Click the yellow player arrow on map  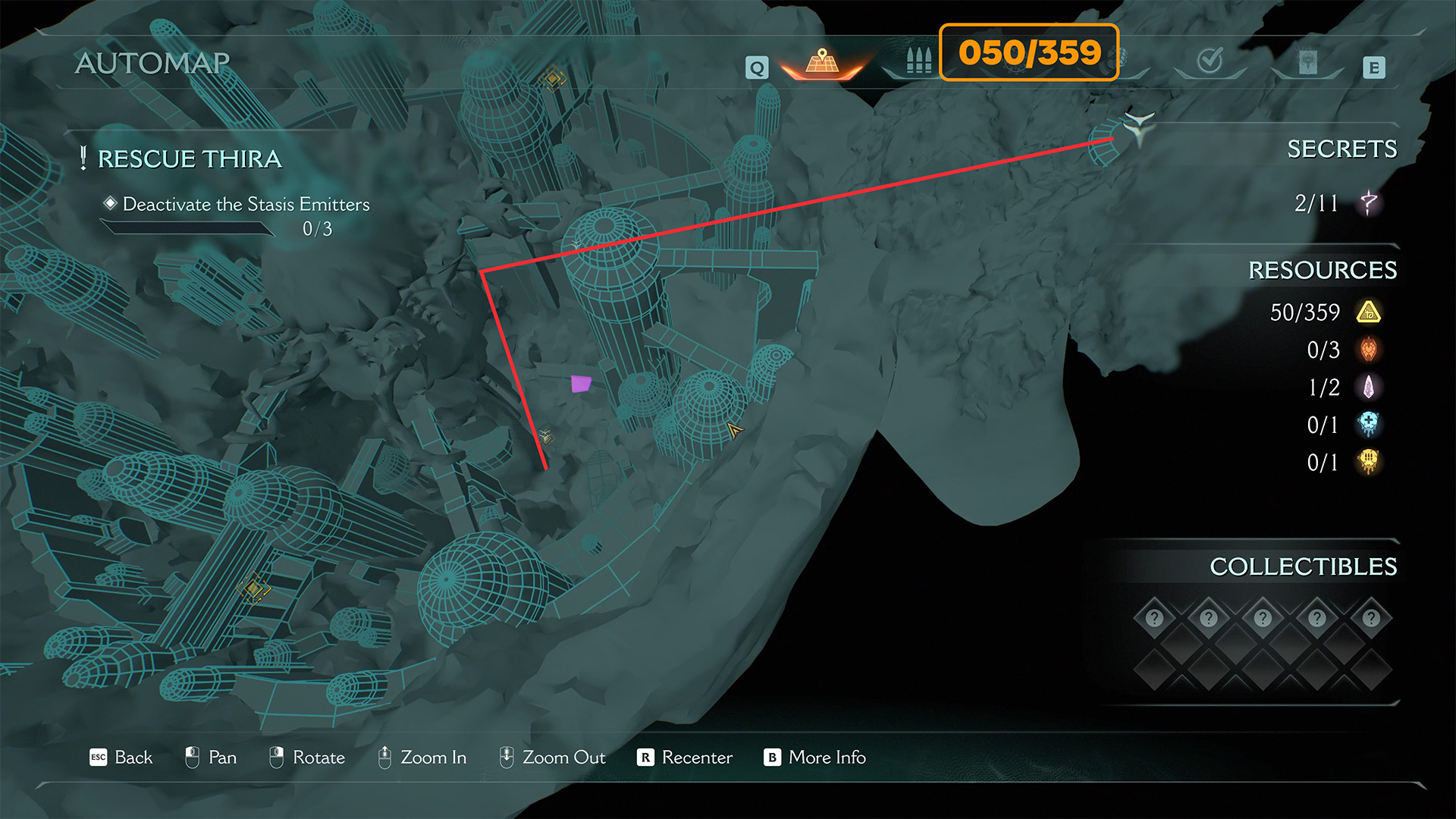click(734, 431)
